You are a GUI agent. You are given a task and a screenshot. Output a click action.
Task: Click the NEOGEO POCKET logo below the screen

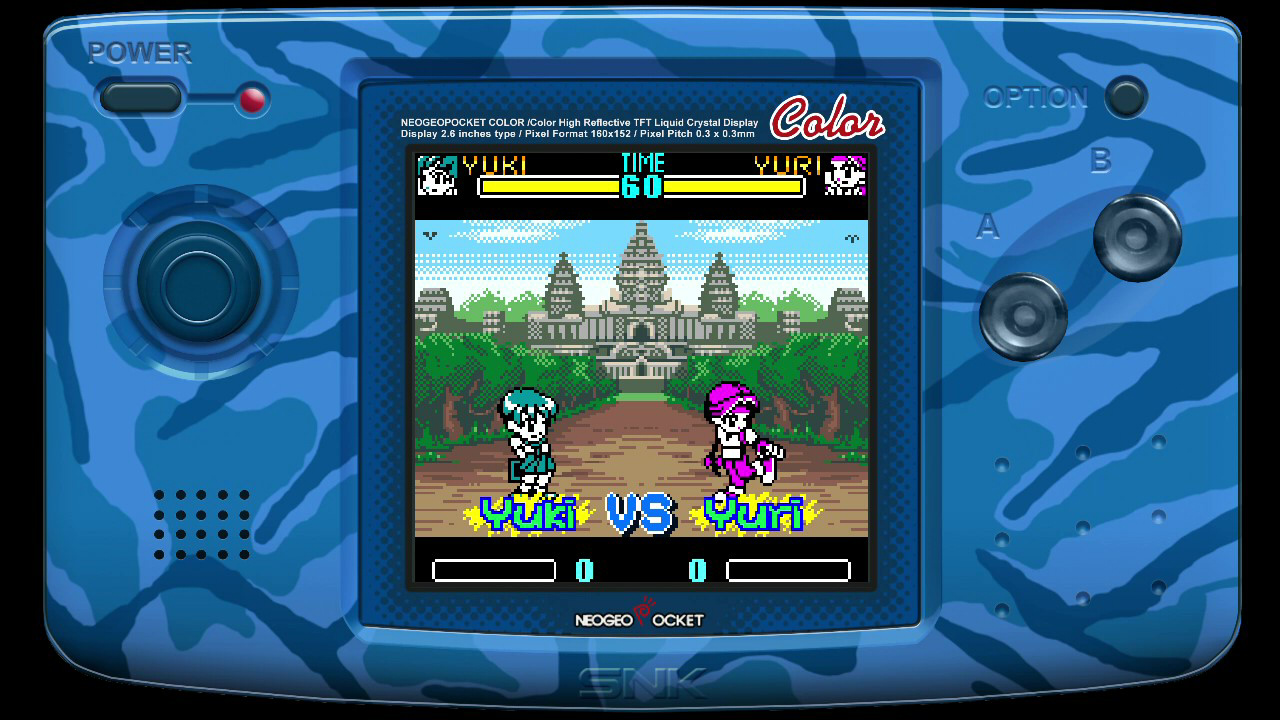click(640, 618)
